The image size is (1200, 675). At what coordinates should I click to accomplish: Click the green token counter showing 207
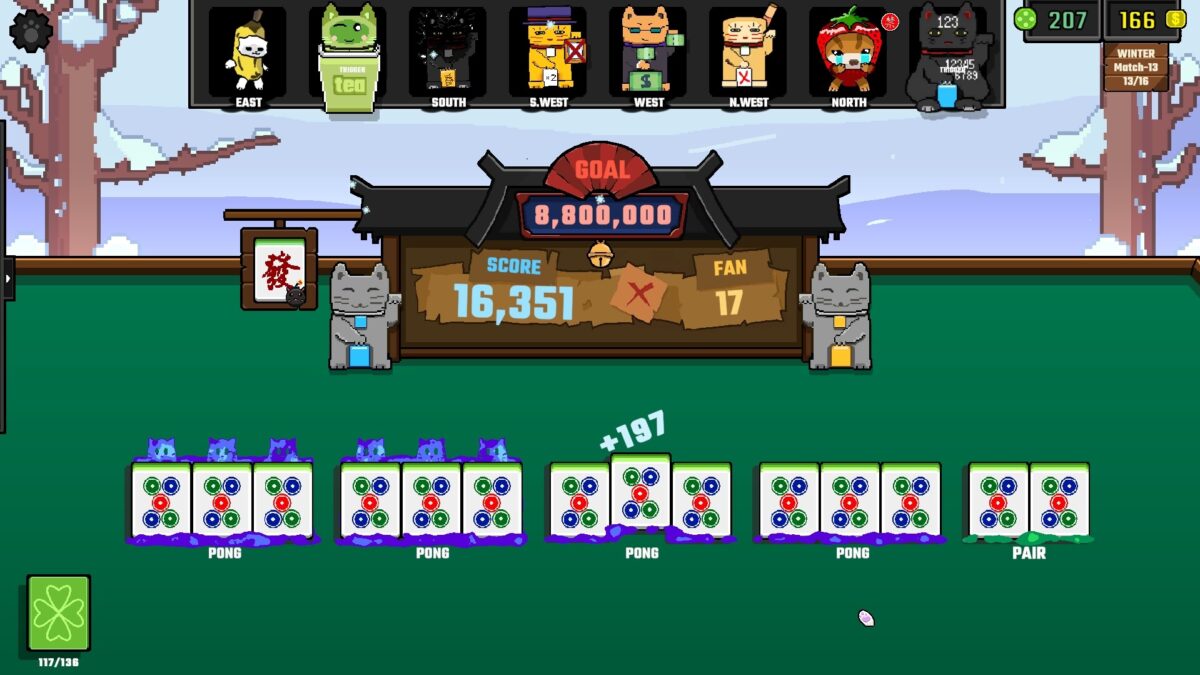[x=1056, y=20]
